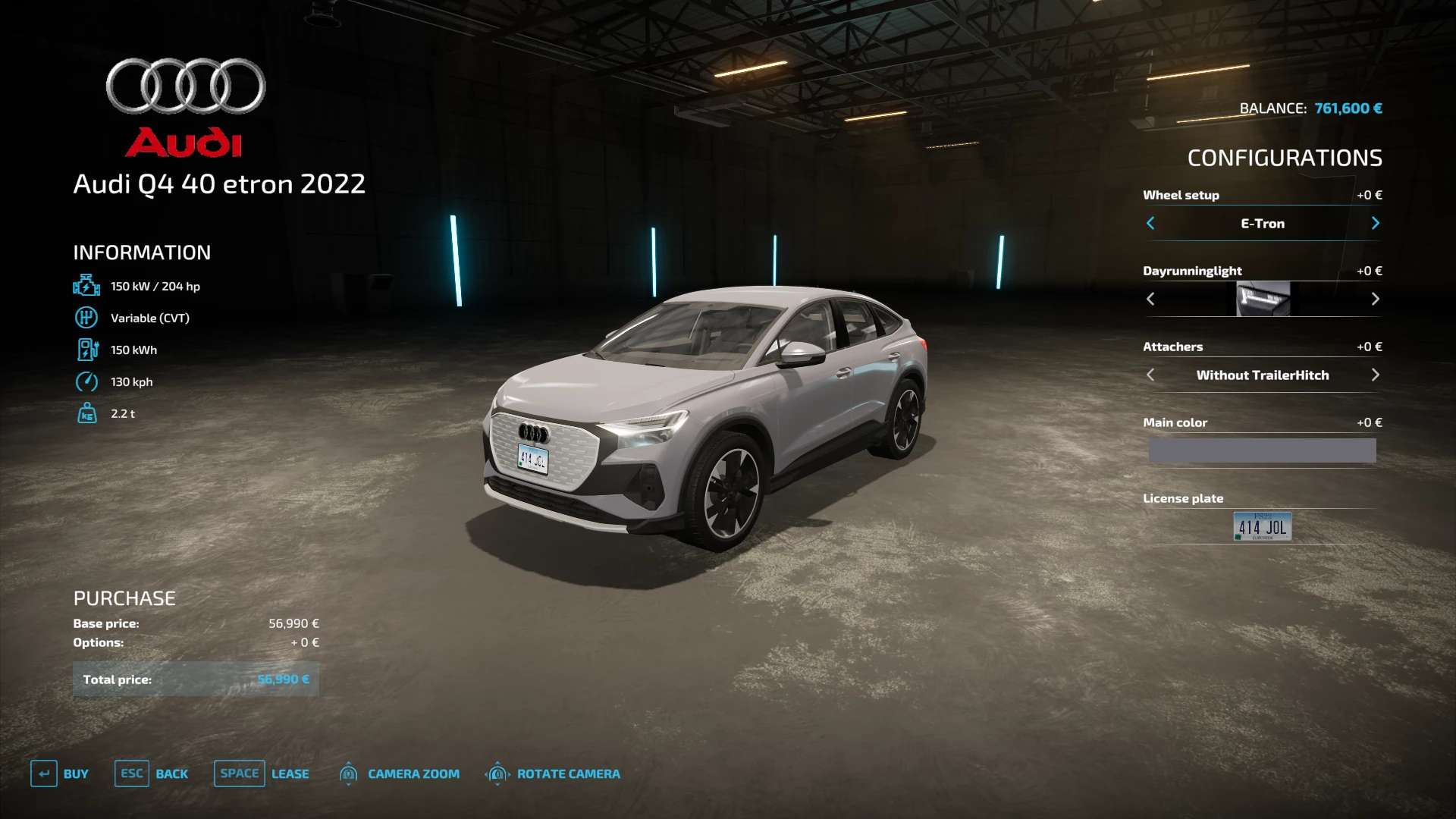
Task: Switch to next Dayrunninglight option
Action: [x=1375, y=299]
